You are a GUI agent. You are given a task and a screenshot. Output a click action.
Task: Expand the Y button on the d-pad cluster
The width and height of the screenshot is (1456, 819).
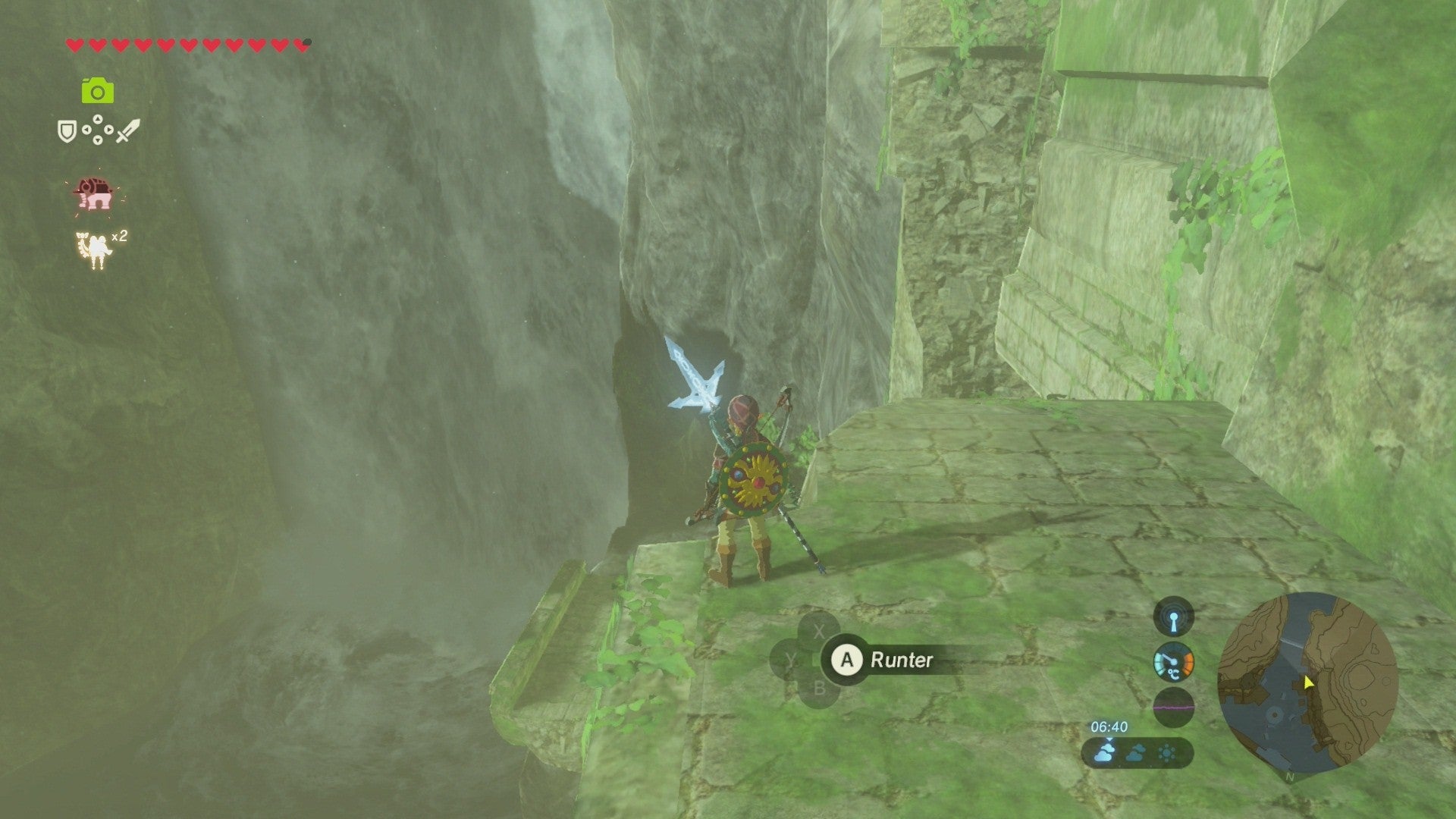(792, 661)
